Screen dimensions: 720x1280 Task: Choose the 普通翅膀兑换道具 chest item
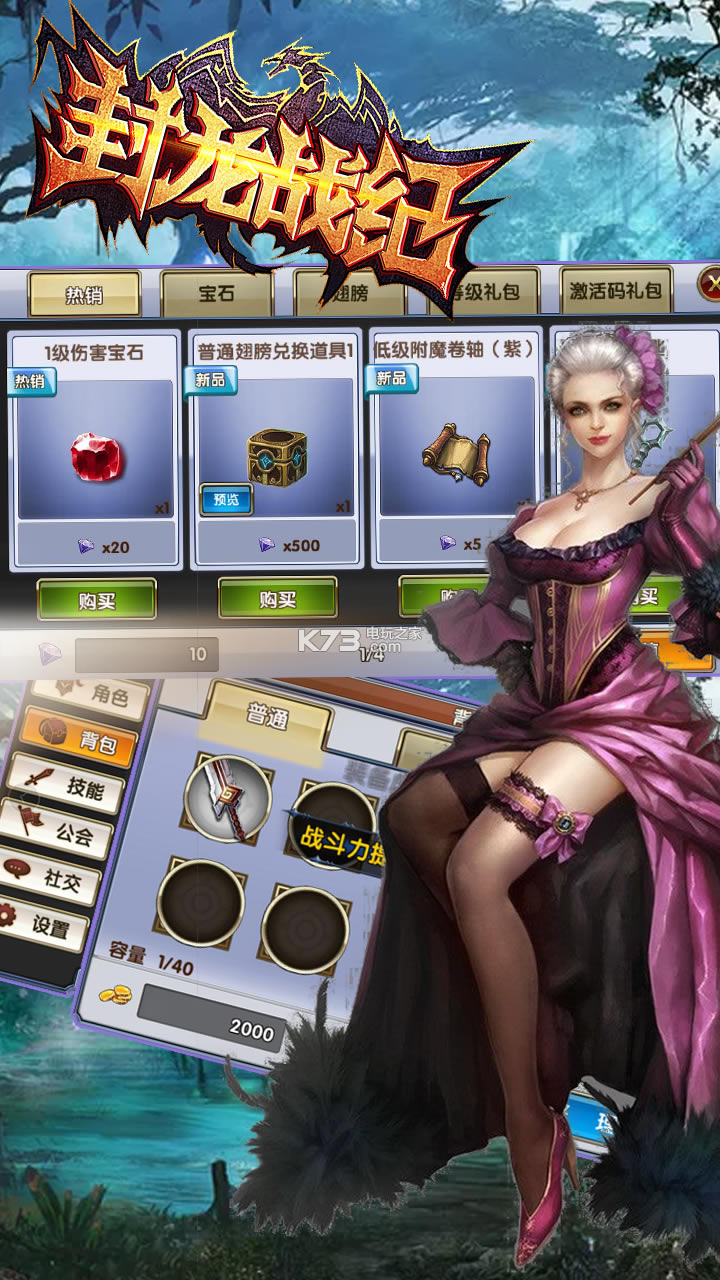tap(276, 455)
